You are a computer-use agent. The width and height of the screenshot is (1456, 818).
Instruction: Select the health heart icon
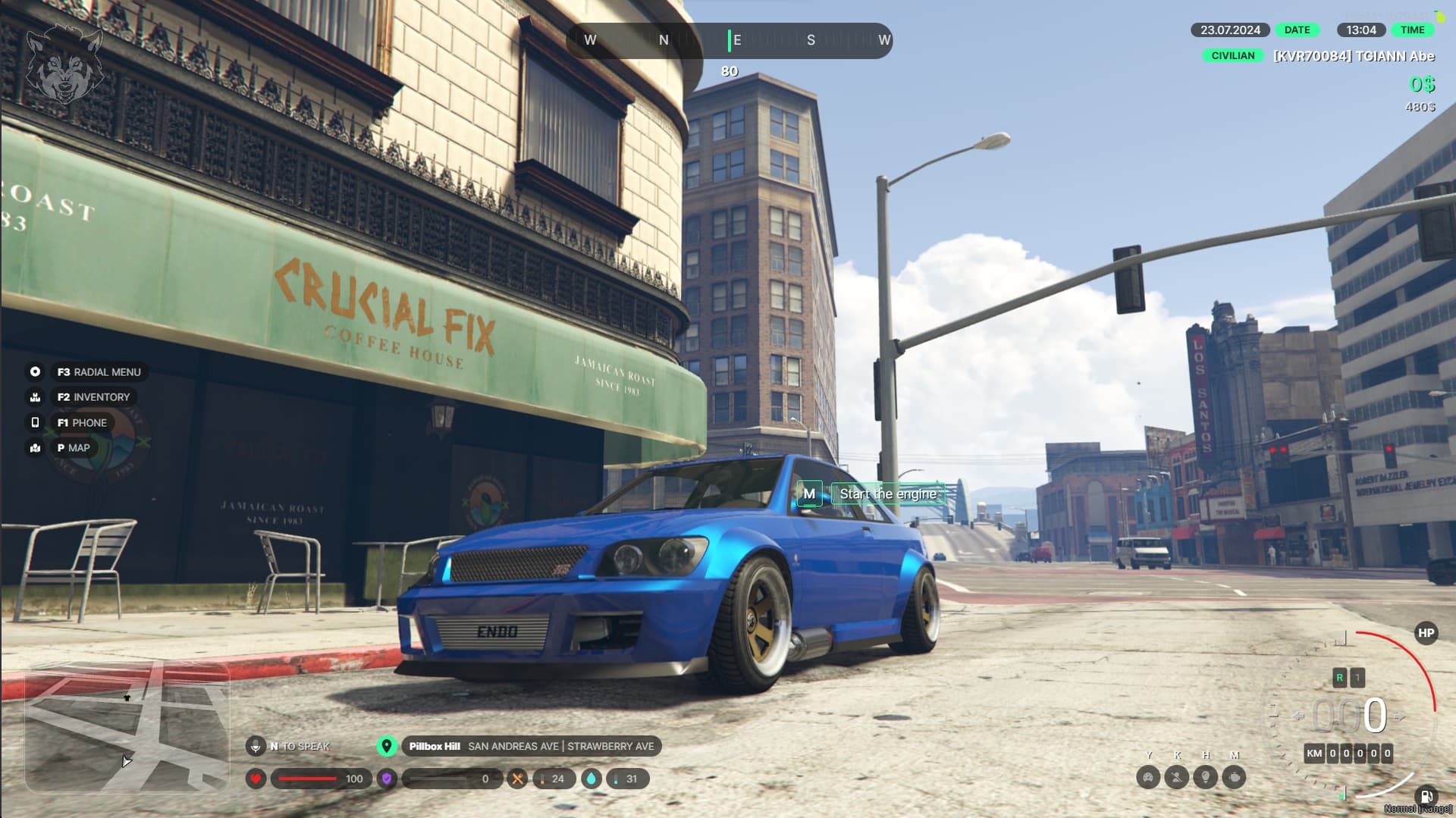256,779
